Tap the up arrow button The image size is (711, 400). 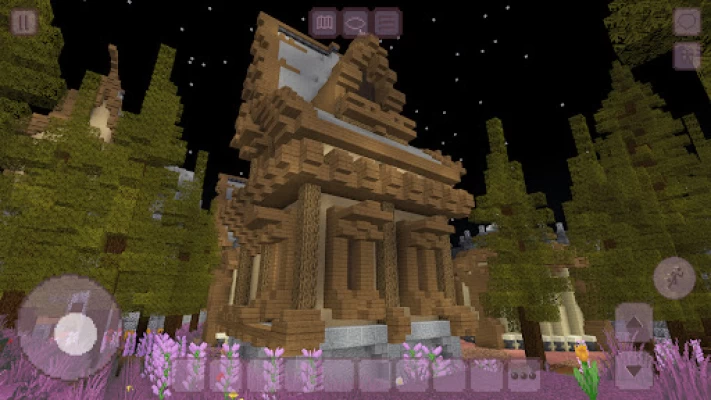pyautogui.click(x=633, y=324)
